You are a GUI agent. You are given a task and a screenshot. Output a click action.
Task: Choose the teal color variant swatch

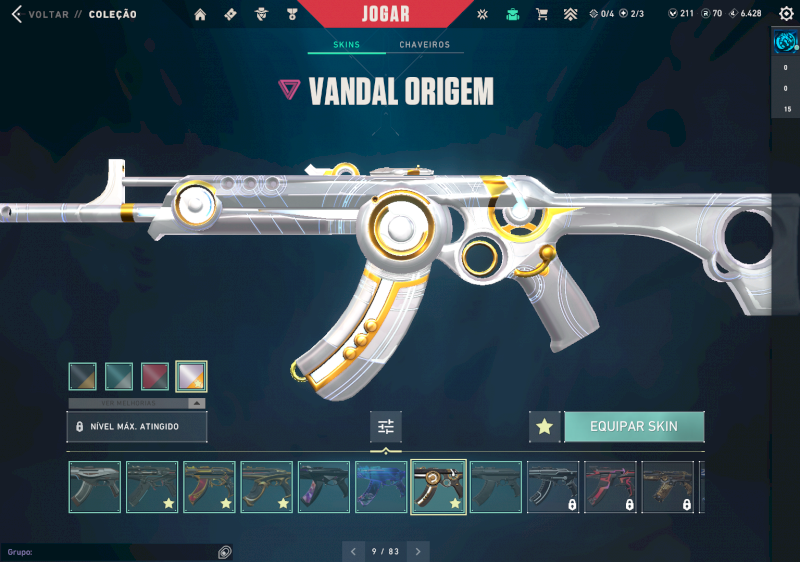119,376
